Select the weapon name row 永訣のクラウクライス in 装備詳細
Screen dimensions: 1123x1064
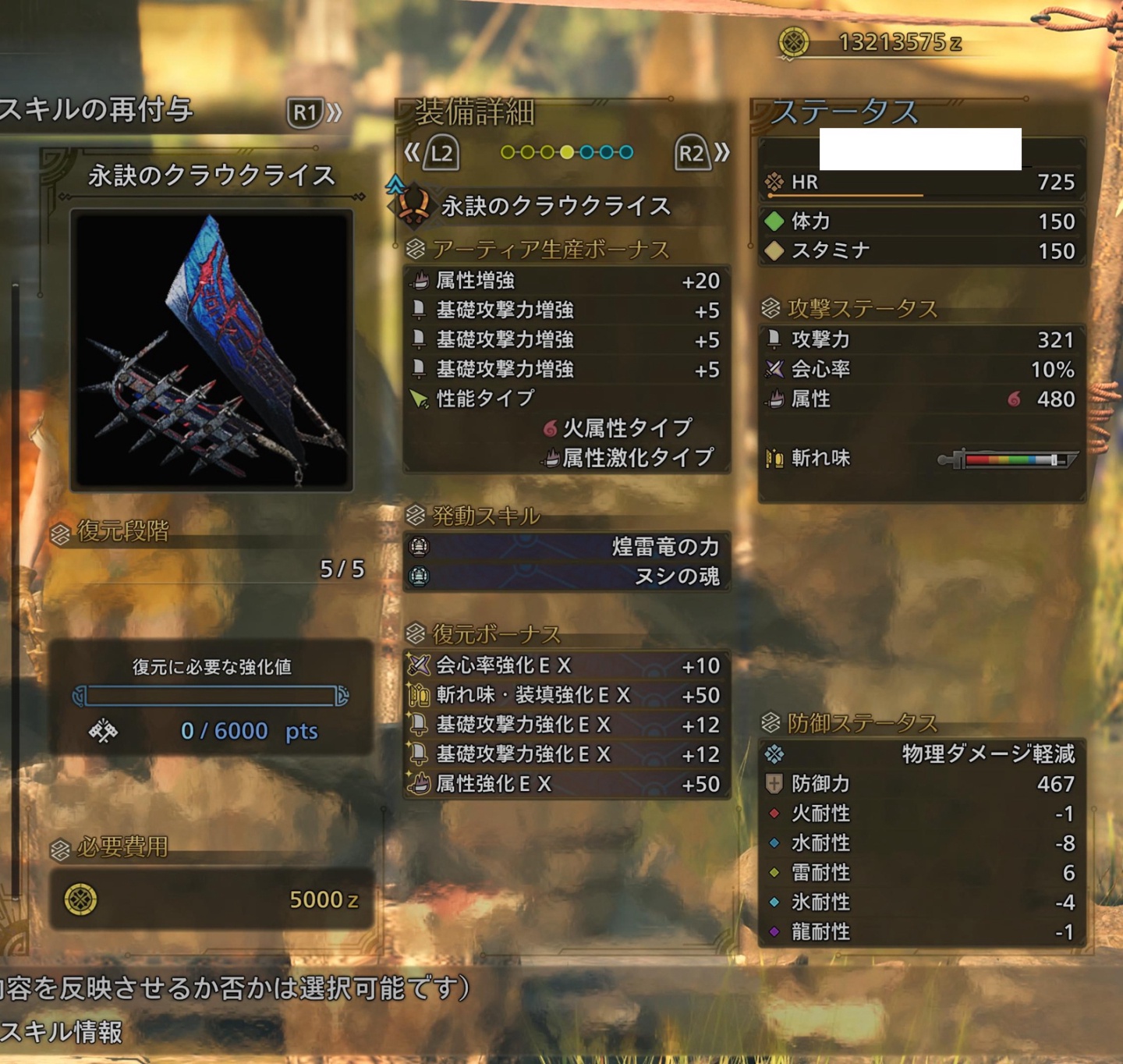[x=555, y=206]
